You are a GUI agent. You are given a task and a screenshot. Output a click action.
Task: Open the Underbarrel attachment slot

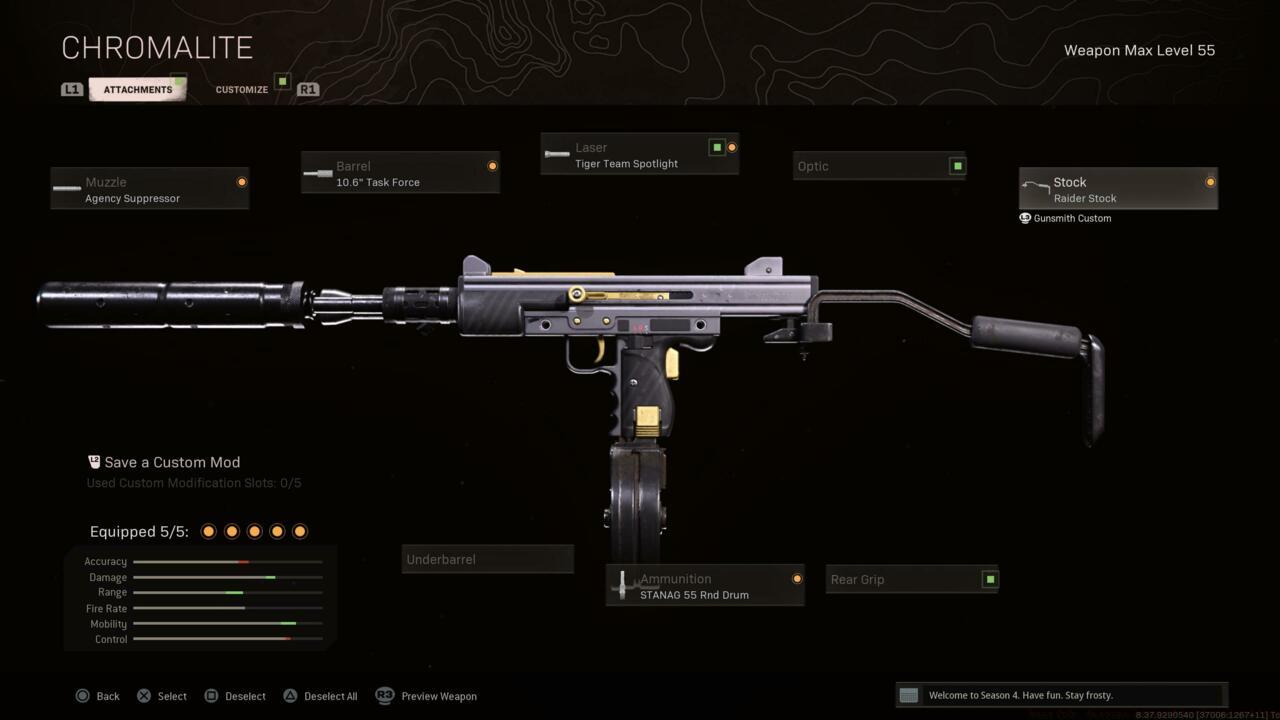pos(487,560)
